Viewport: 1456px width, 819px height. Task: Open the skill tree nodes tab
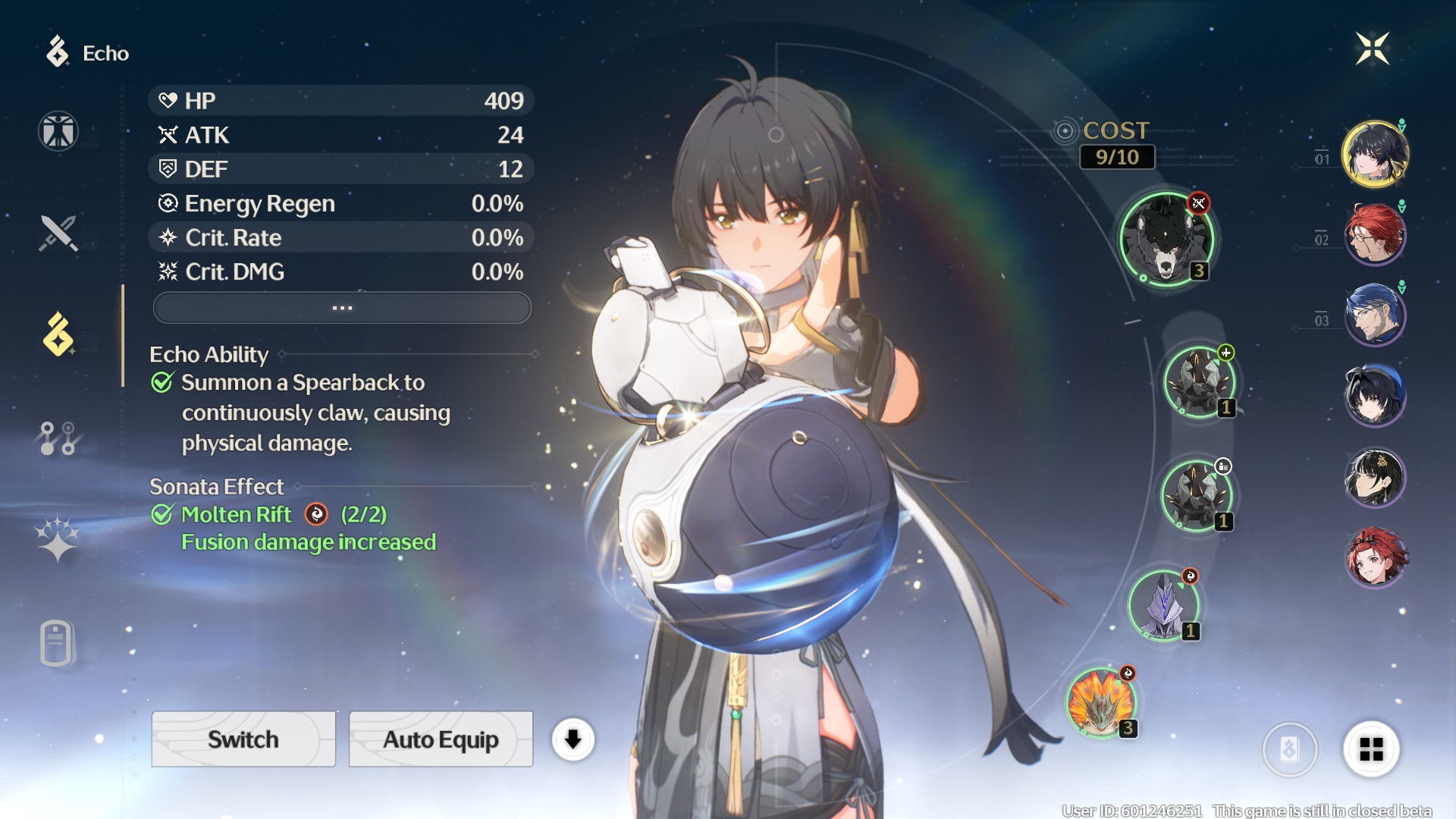pos(58,438)
